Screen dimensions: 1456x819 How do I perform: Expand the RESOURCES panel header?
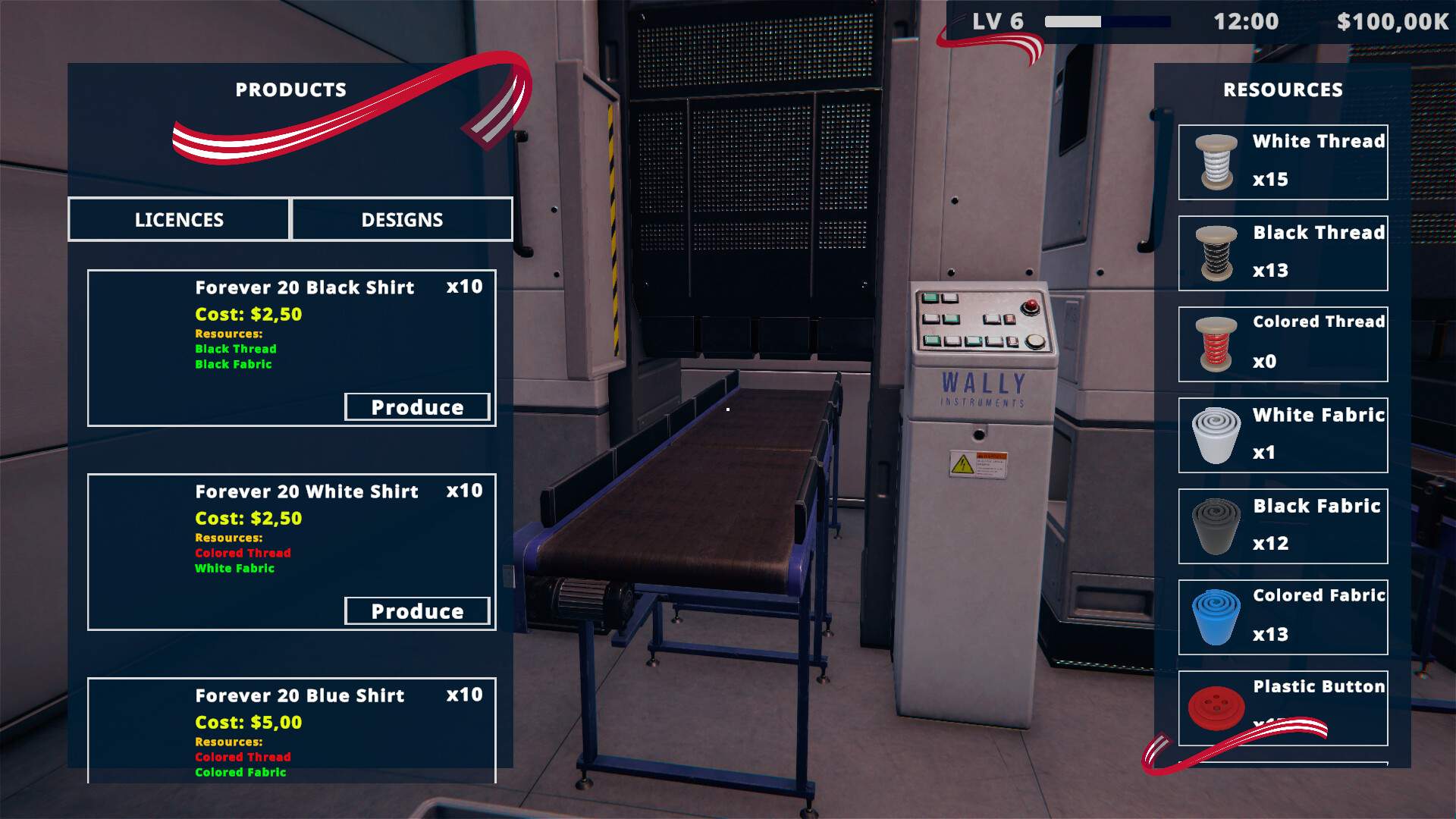coord(1282,89)
